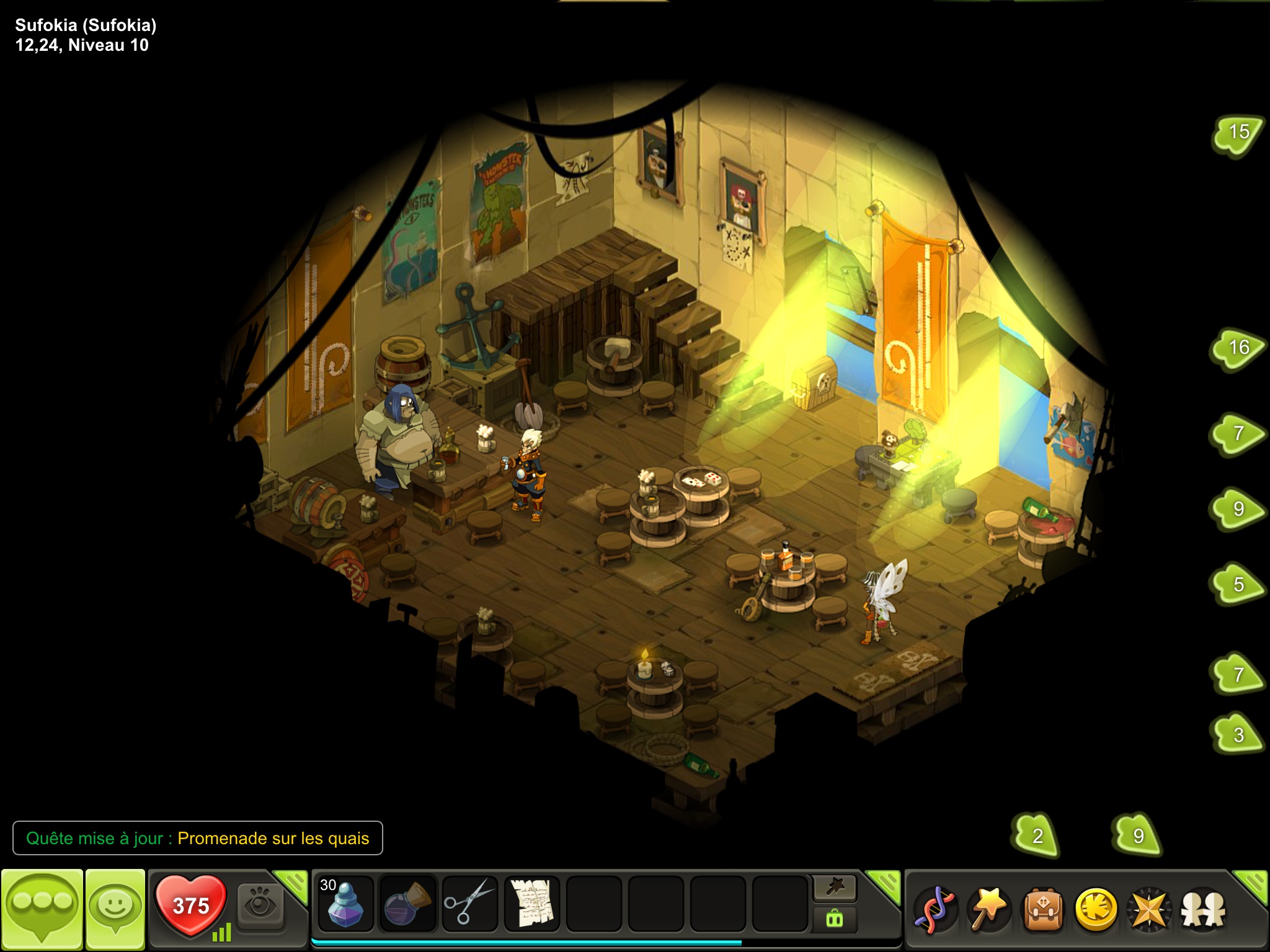Open the compass star map icon
Image resolution: width=1270 pixels, height=952 pixels.
coord(1149,909)
